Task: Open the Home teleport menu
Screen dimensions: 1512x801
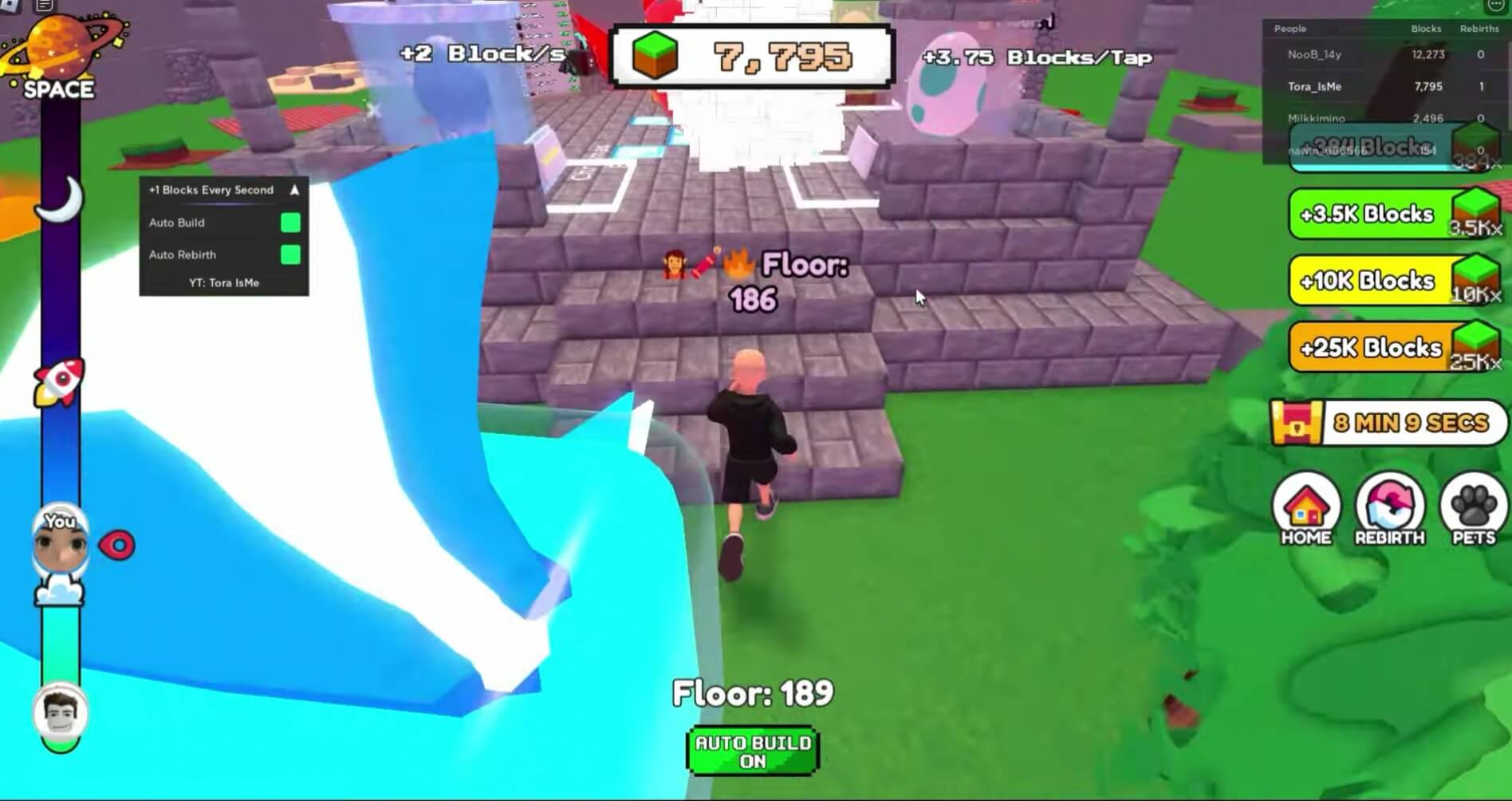Action: point(1307,508)
